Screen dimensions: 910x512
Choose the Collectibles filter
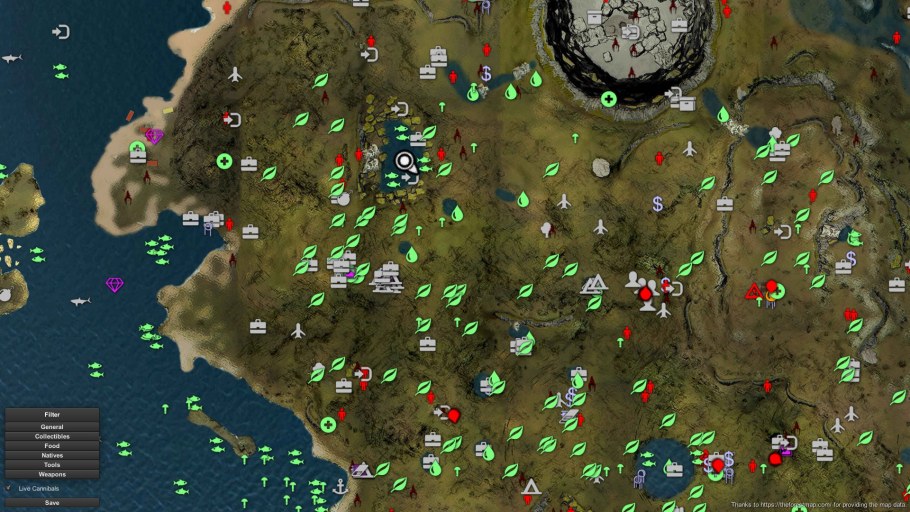pos(52,436)
